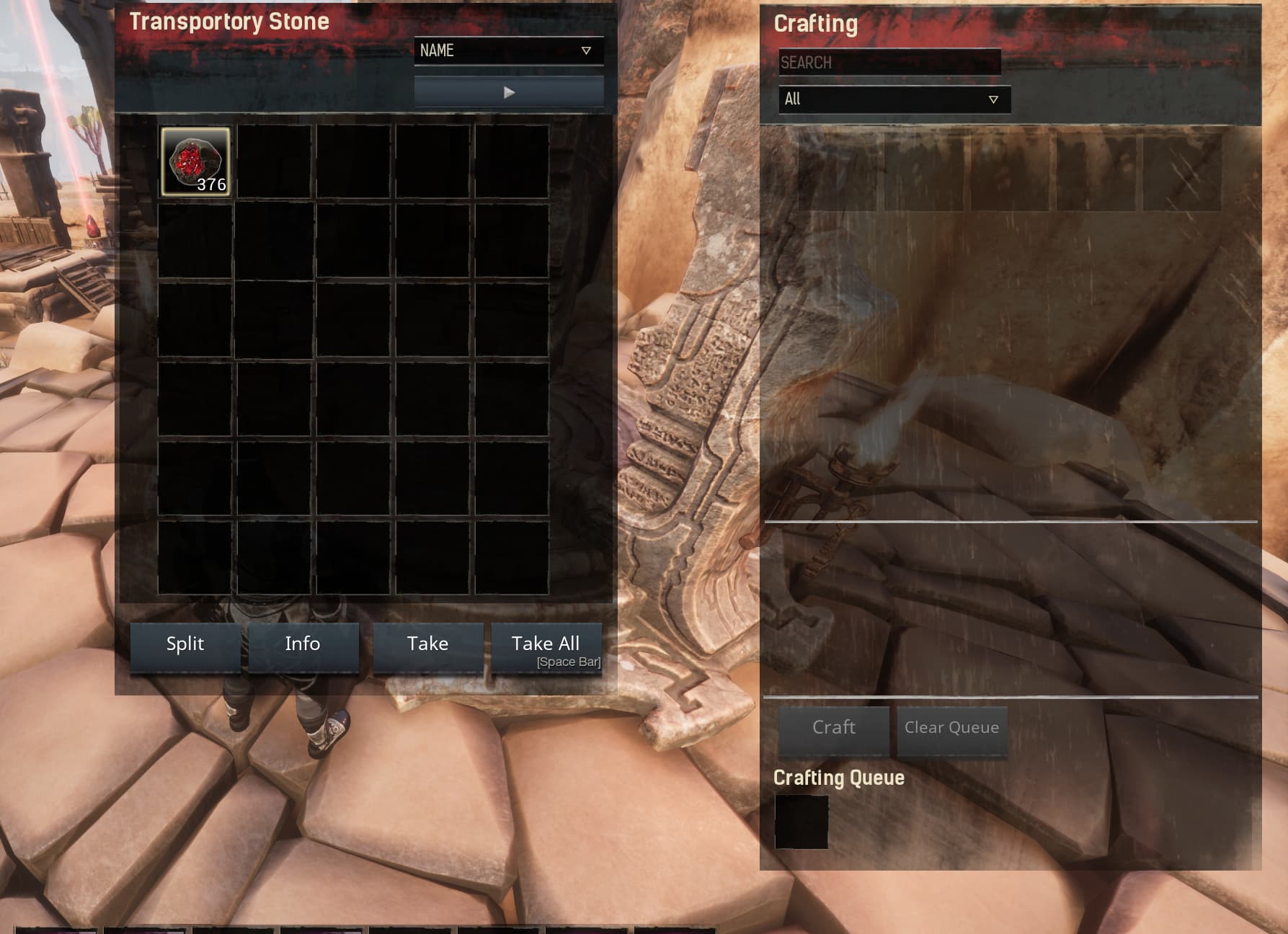This screenshot has height=934, width=1288.
Task: Open Info for the selected item
Action: point(303,644)
